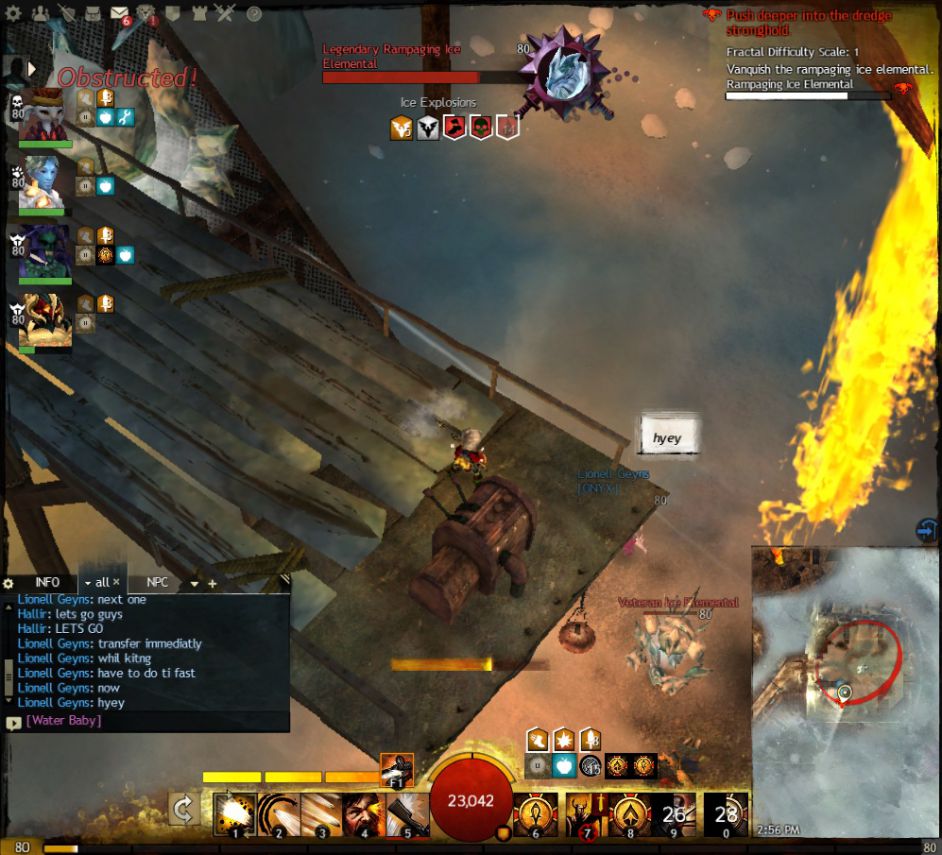
Task: Open the mail envelope with 6 unread
Action: coord(119,14)
